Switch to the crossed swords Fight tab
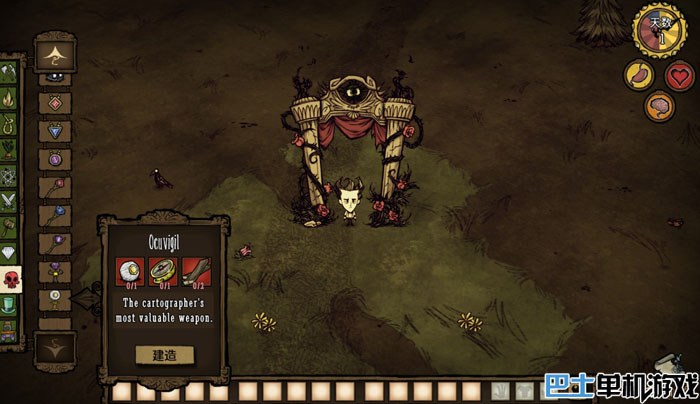 pyautogui.click(x=9, y=201)
